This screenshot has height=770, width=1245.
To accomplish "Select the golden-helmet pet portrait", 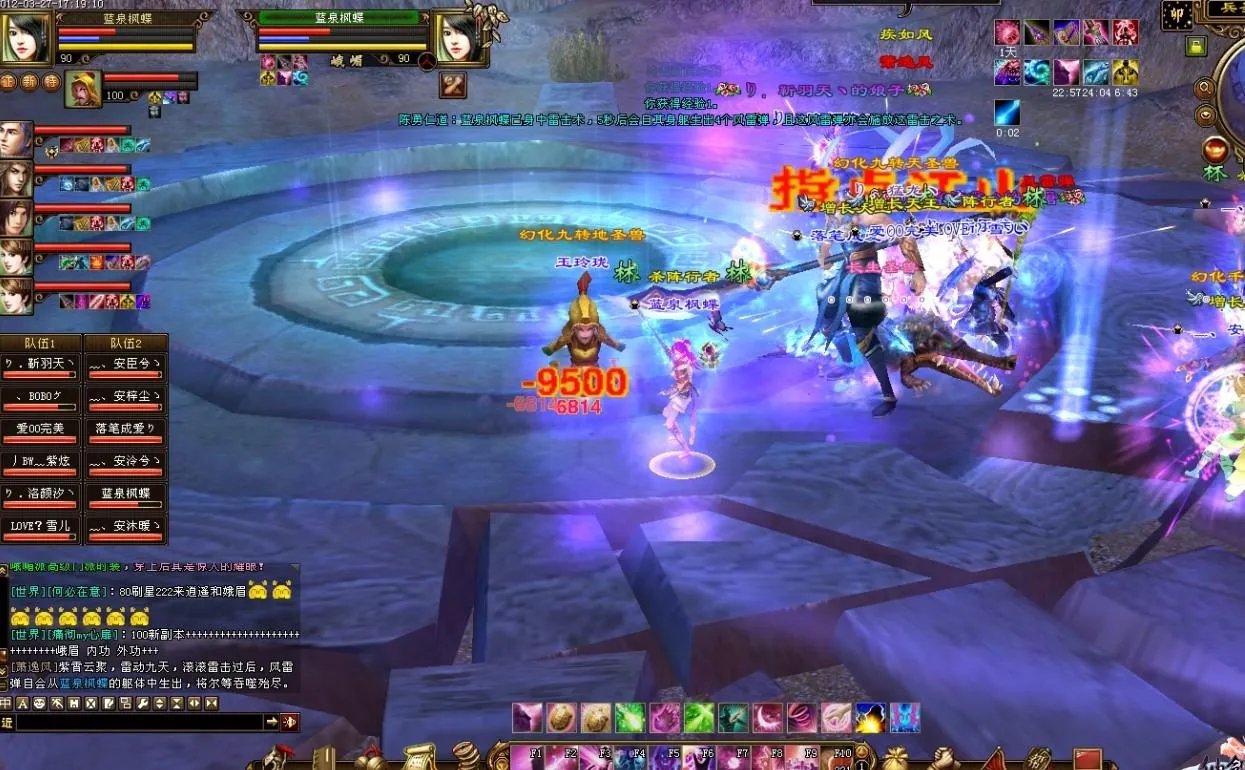I will (x=82, y=90).
